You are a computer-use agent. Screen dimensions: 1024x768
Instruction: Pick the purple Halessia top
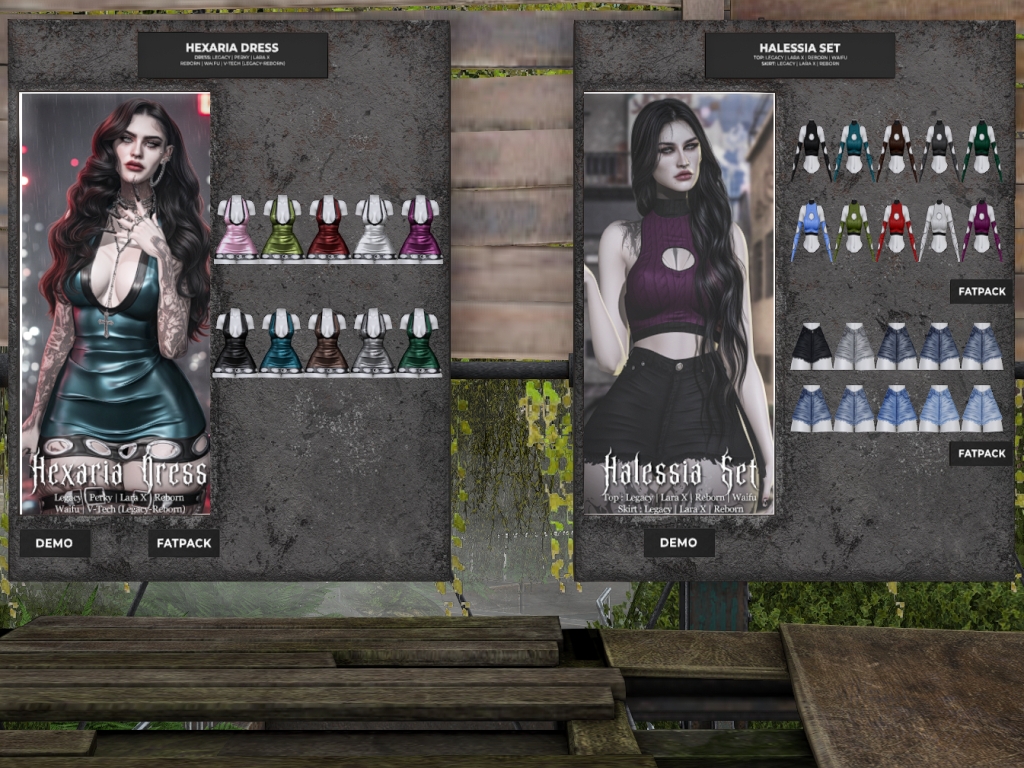coord(982,230)
